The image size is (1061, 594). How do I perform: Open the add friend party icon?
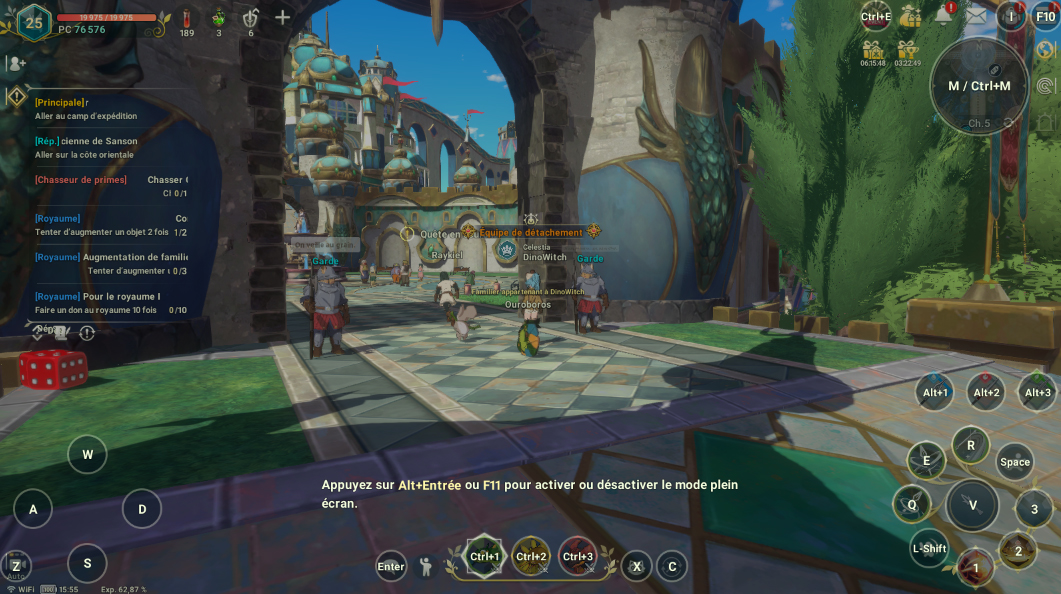click(x=16, y=63)
